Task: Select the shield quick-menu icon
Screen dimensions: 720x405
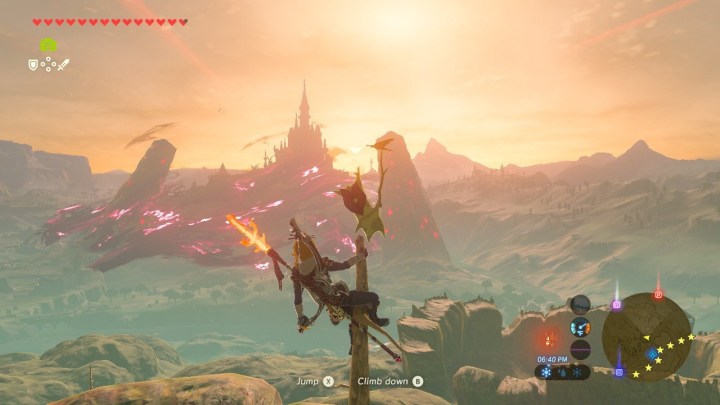Action: (x=33, y=64)
